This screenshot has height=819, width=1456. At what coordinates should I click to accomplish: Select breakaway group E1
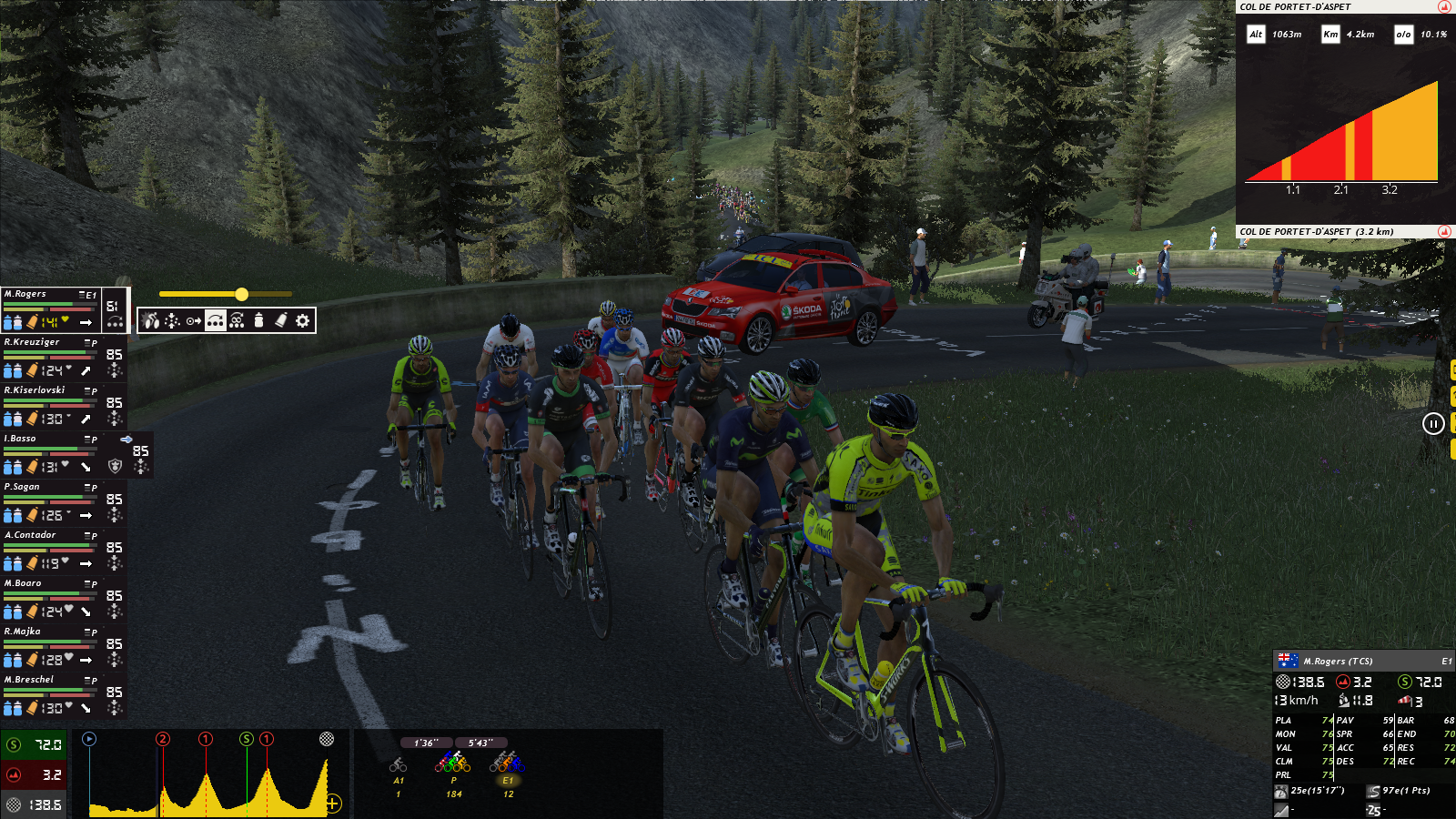pos(508,763)
